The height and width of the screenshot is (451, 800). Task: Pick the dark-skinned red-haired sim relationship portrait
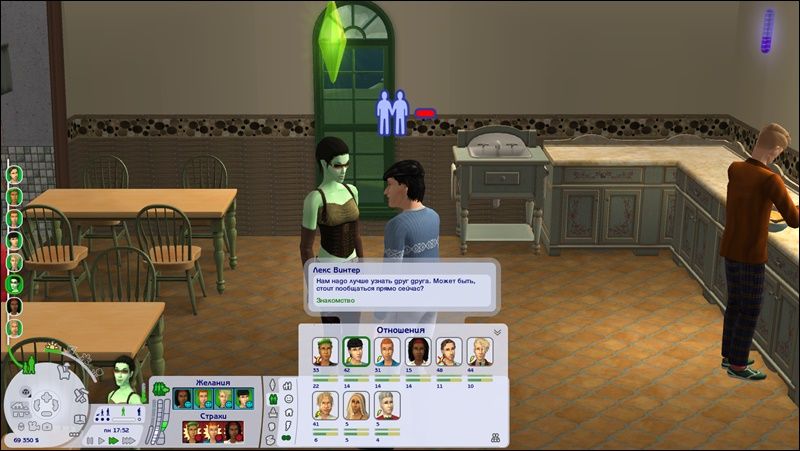point(417,351)
